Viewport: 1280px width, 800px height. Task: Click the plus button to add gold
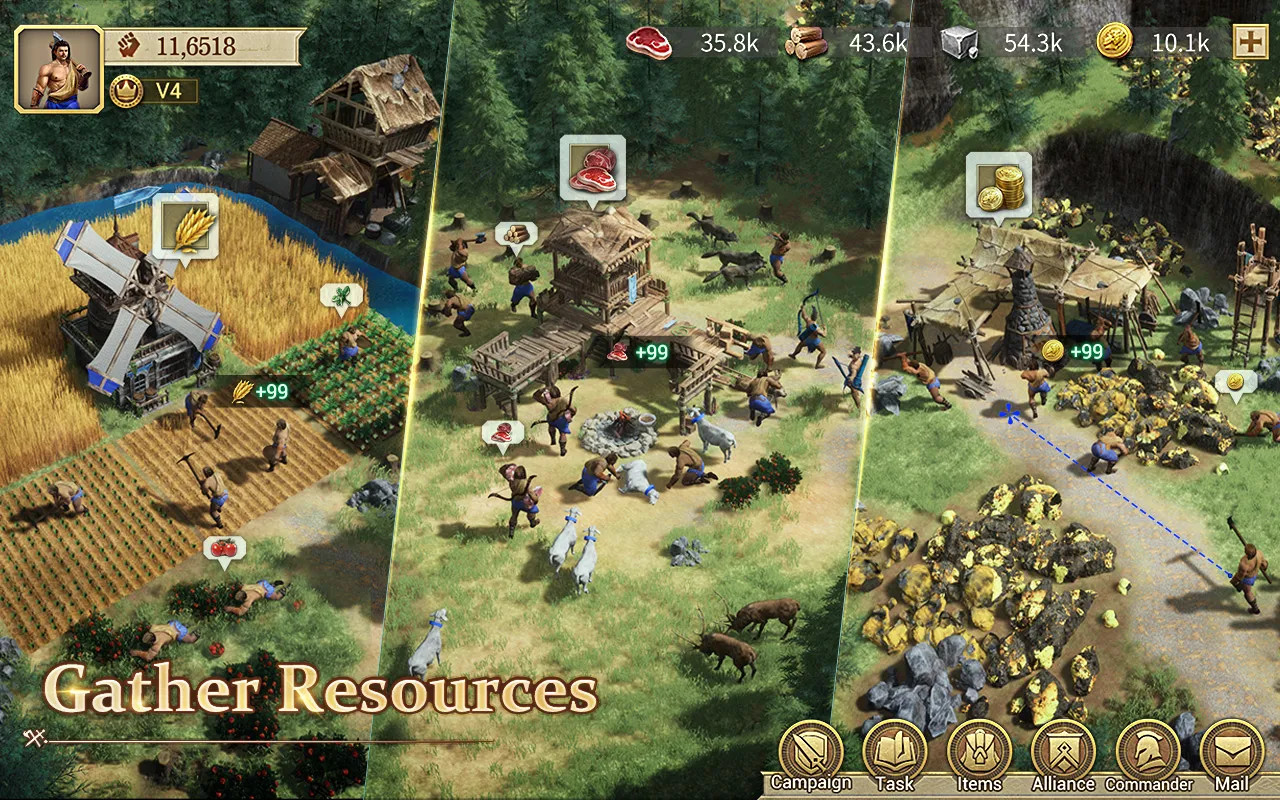[x=1249, y=42]
